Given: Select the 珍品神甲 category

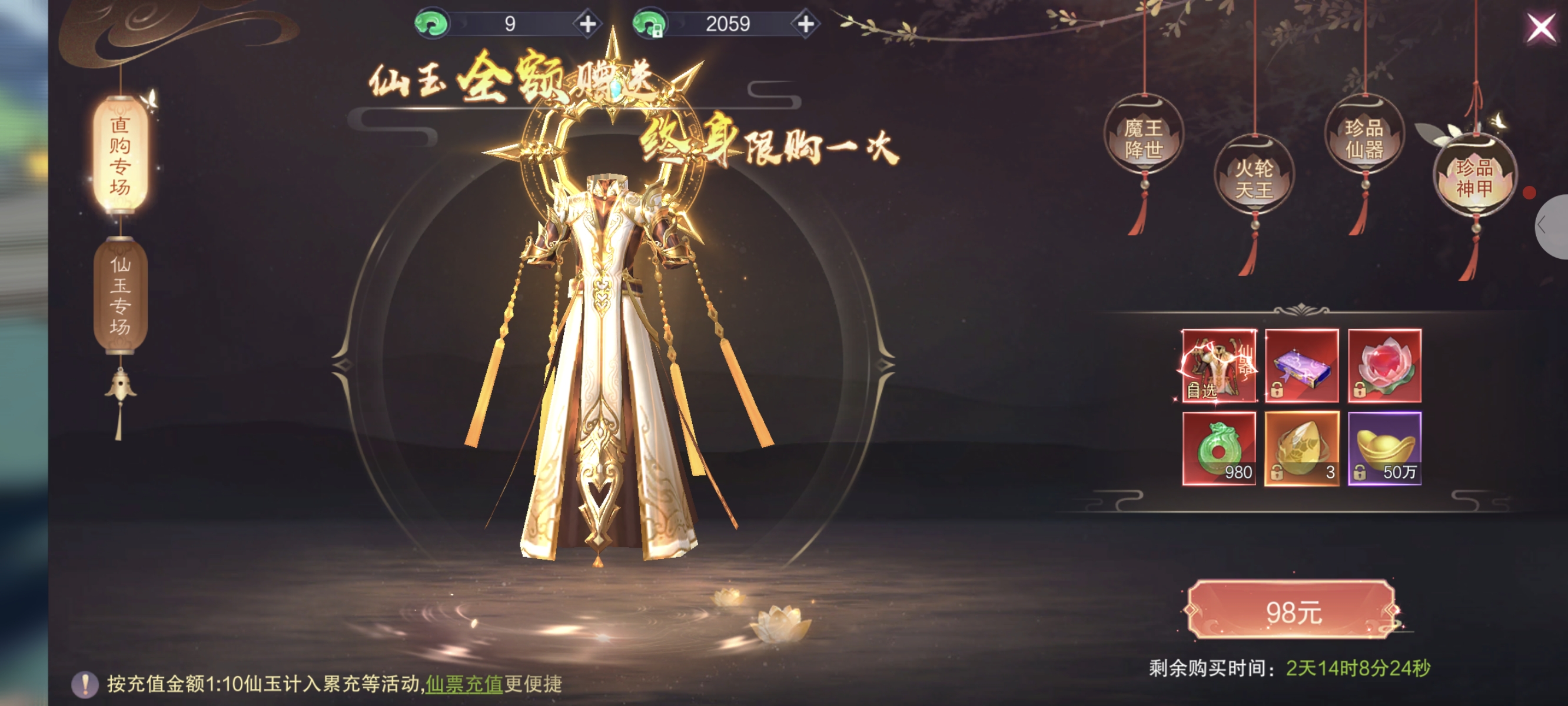Looking at the screenshot, I should click(1474, 177).
